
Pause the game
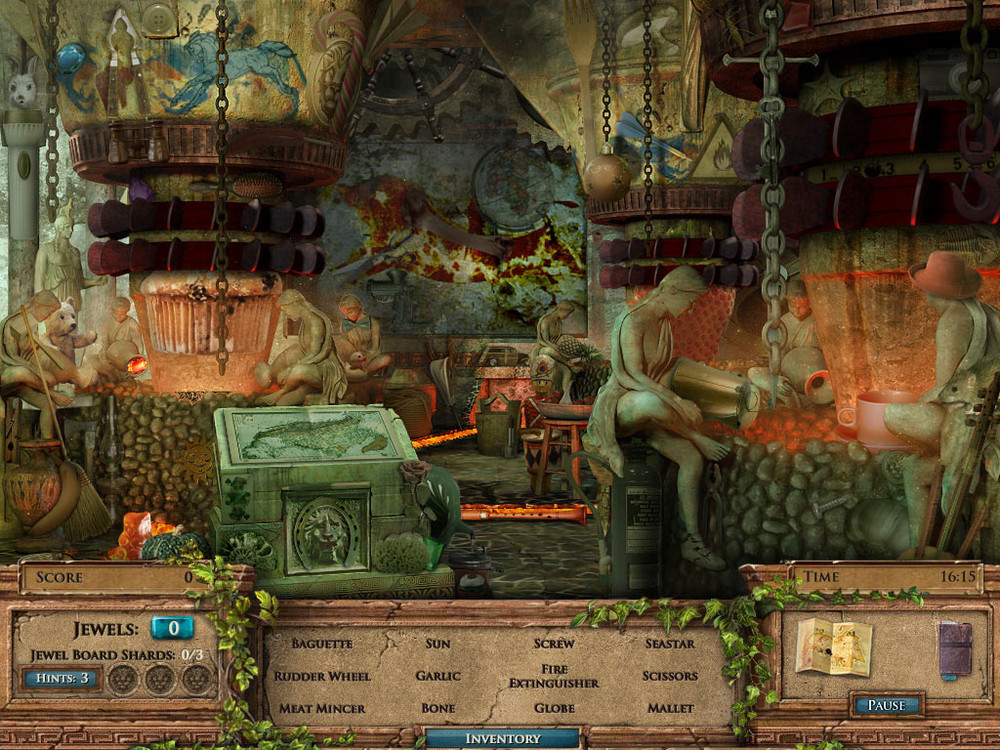click(x=885, y=705)
